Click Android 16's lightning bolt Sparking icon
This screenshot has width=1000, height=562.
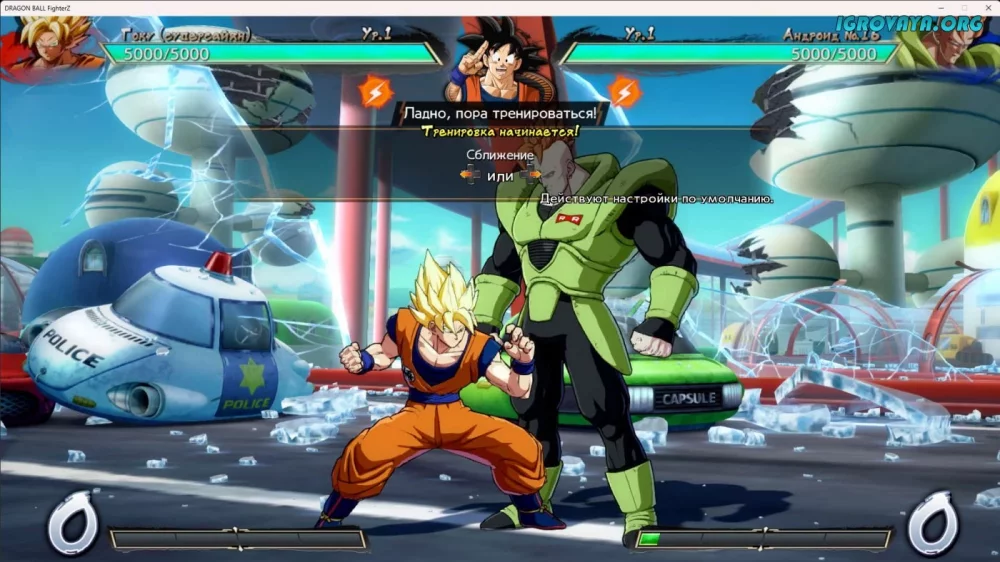tap(624, 92)
